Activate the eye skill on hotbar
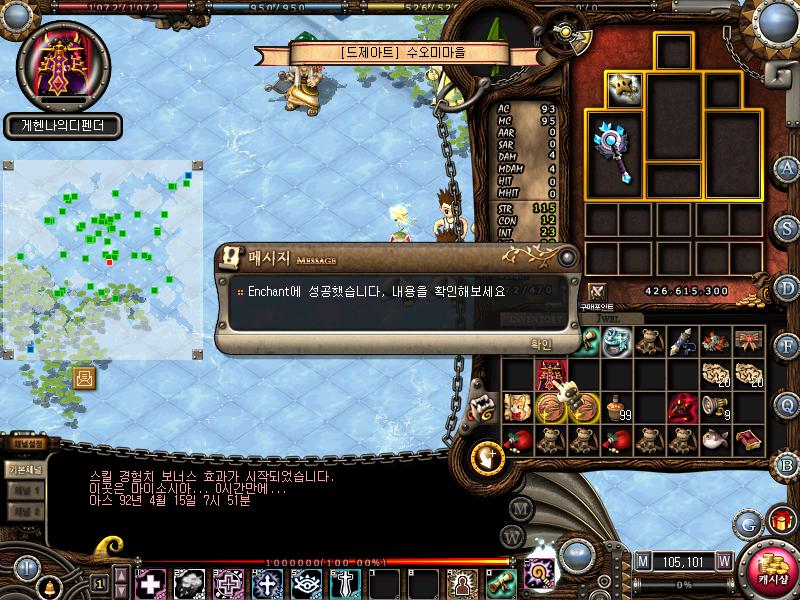 point(305,582)
